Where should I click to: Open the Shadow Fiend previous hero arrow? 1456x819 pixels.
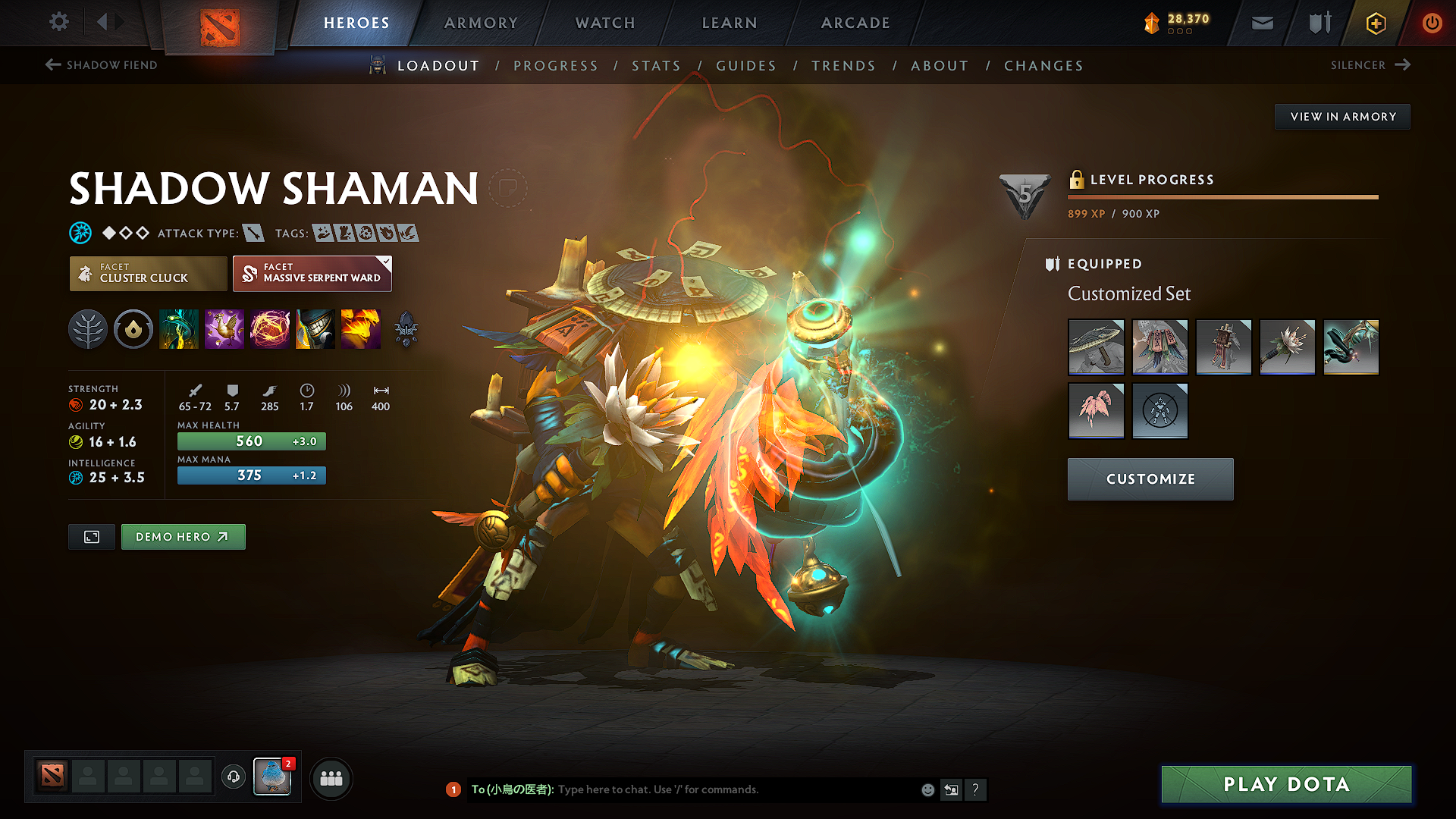52,65
